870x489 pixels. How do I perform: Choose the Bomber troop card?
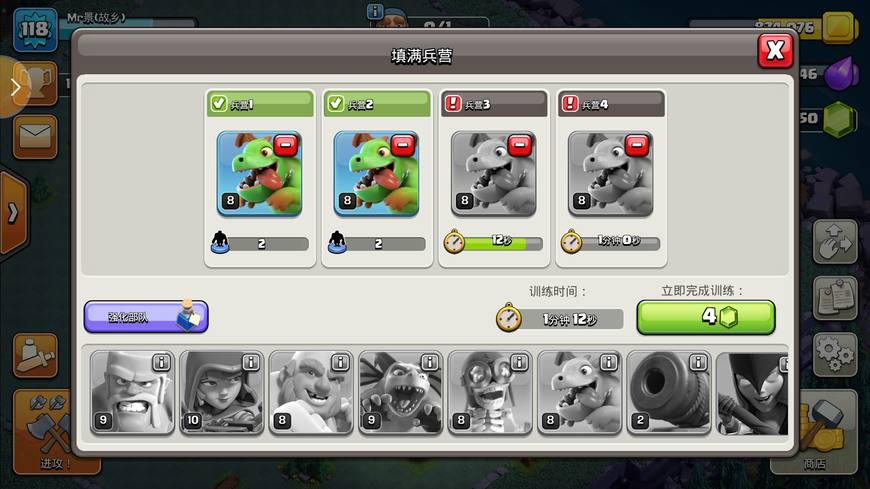(x=489, y=392)
